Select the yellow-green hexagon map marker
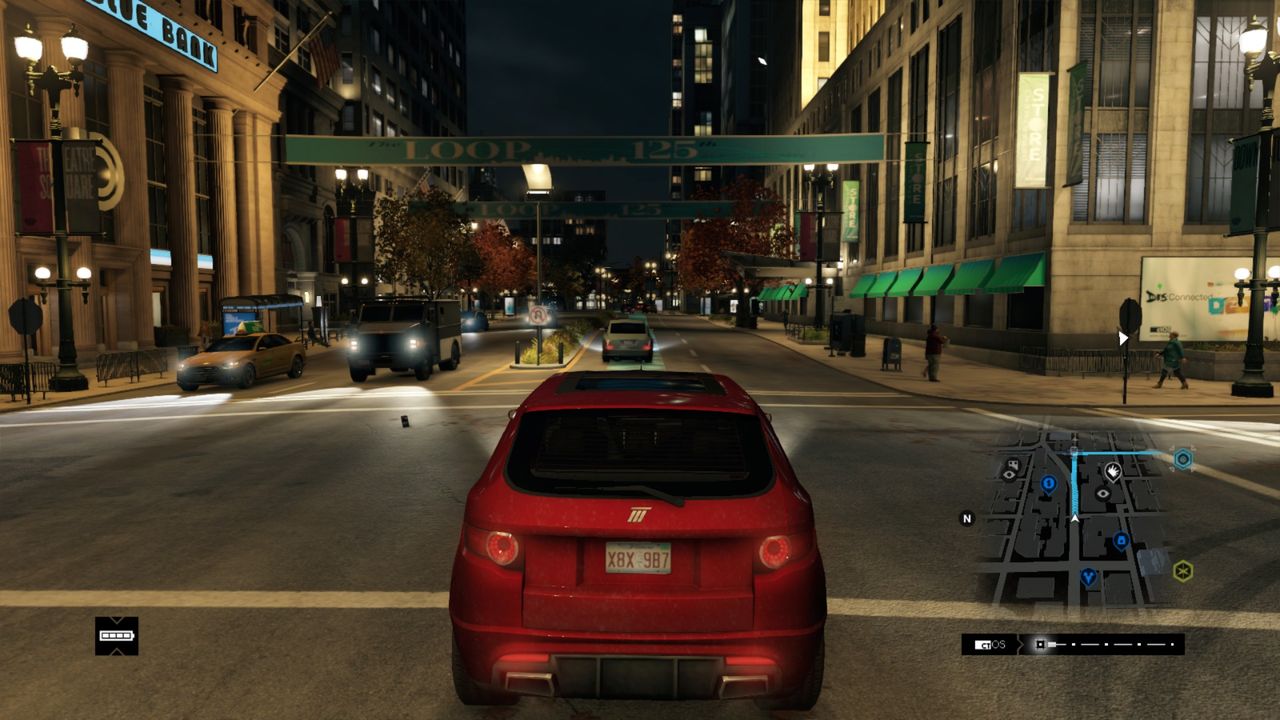 [x=1183, y=571]
